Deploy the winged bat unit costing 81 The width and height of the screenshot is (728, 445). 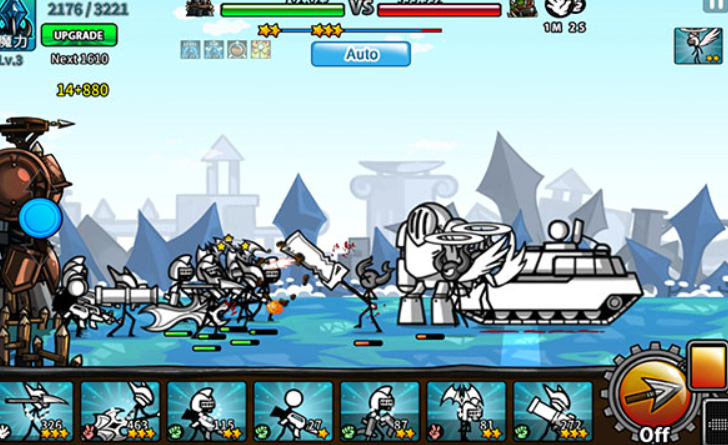(466, 410)
